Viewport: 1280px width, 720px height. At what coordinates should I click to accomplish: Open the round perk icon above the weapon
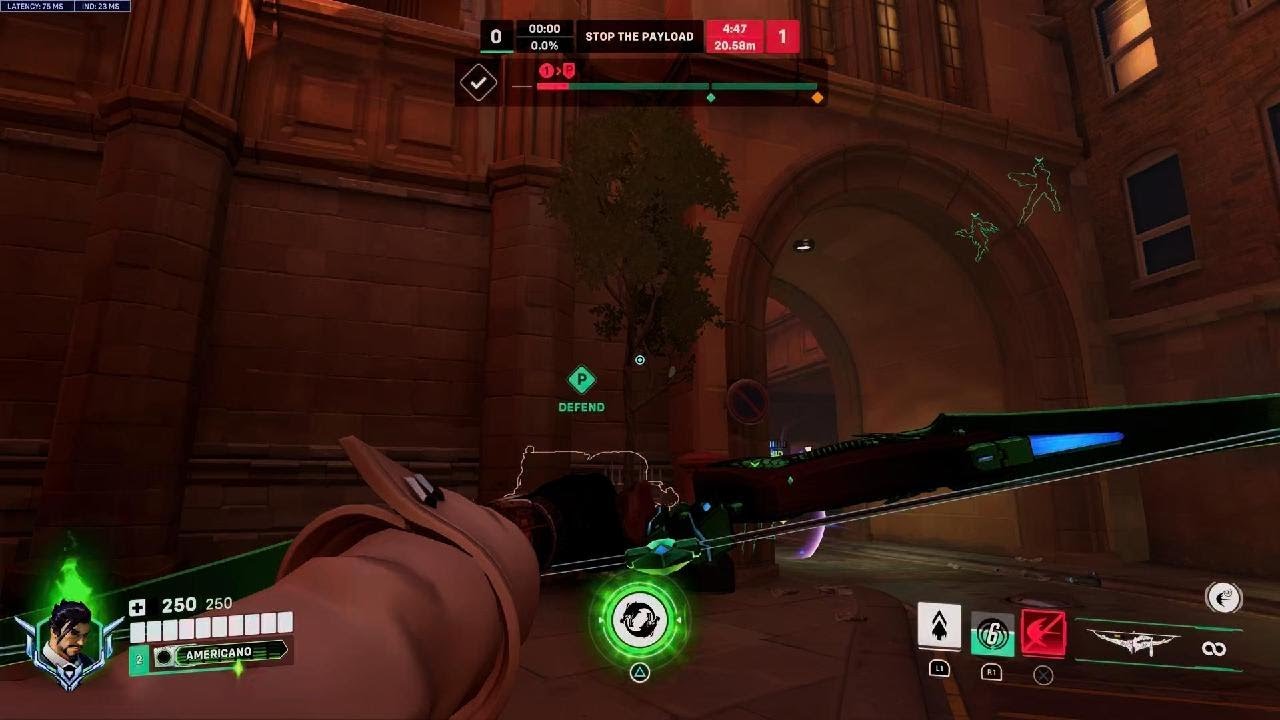pos(1224,598)
